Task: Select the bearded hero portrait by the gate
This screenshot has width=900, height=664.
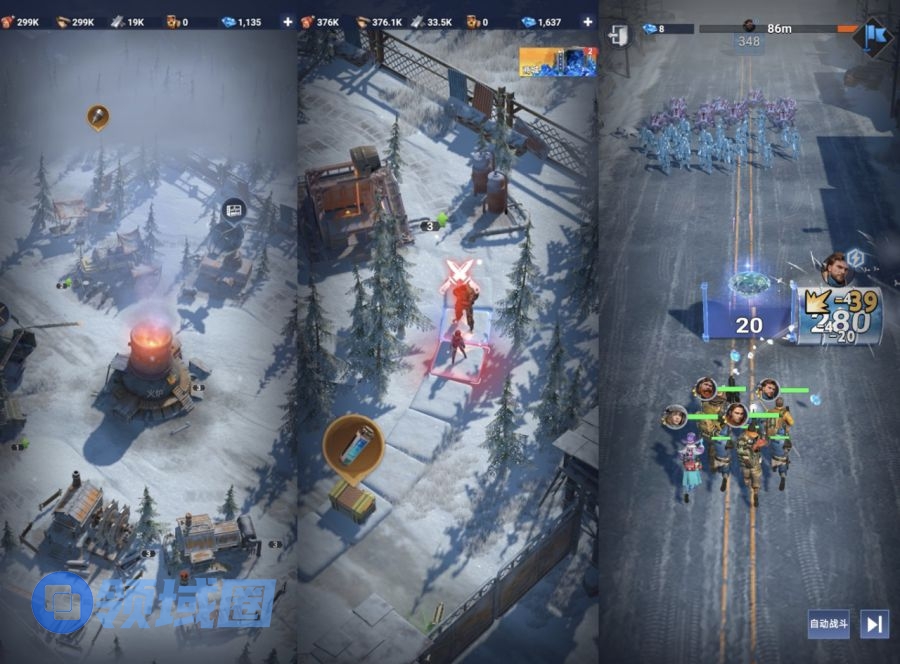Action: (836, 267)
